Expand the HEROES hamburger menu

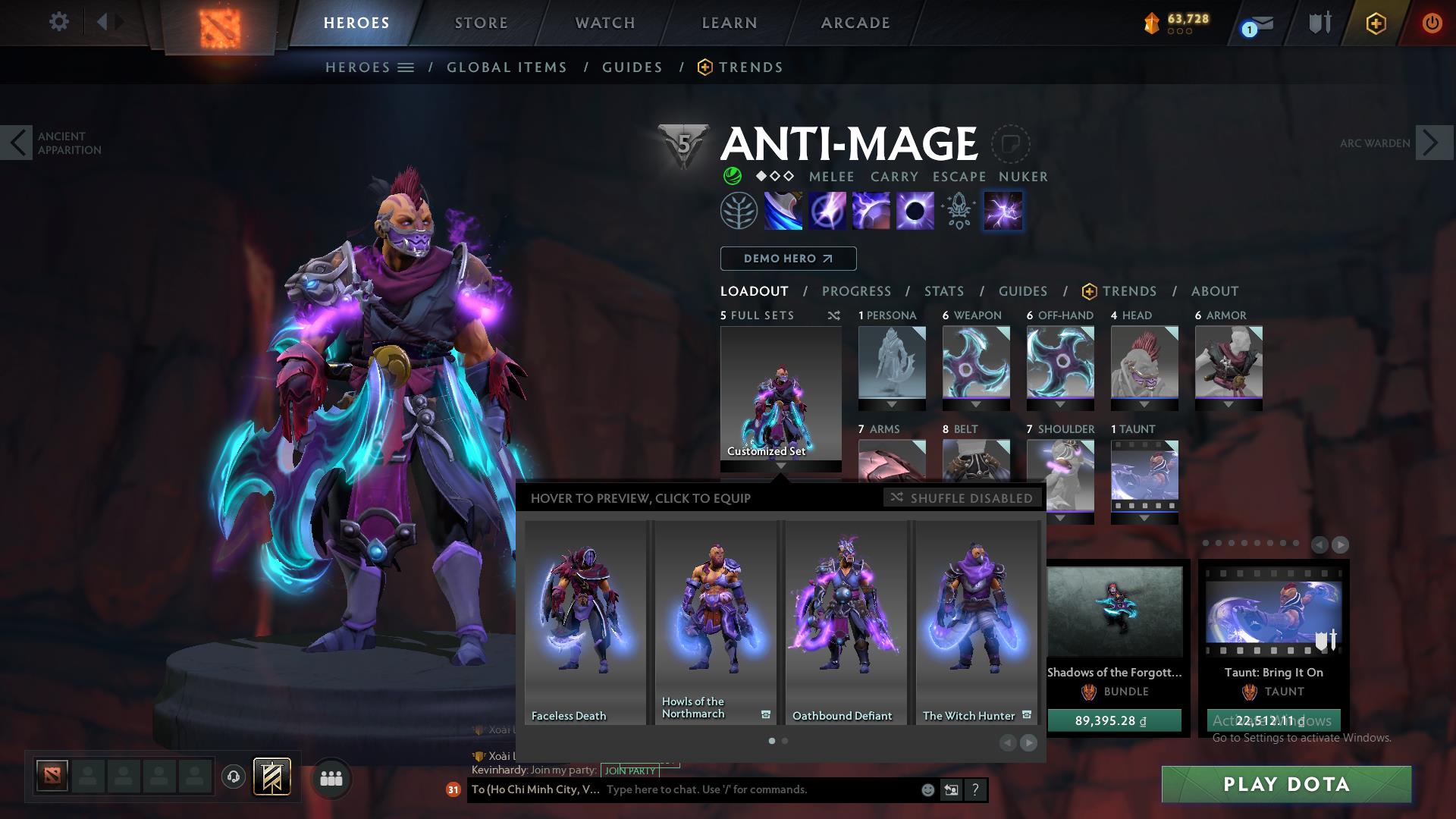406,67
